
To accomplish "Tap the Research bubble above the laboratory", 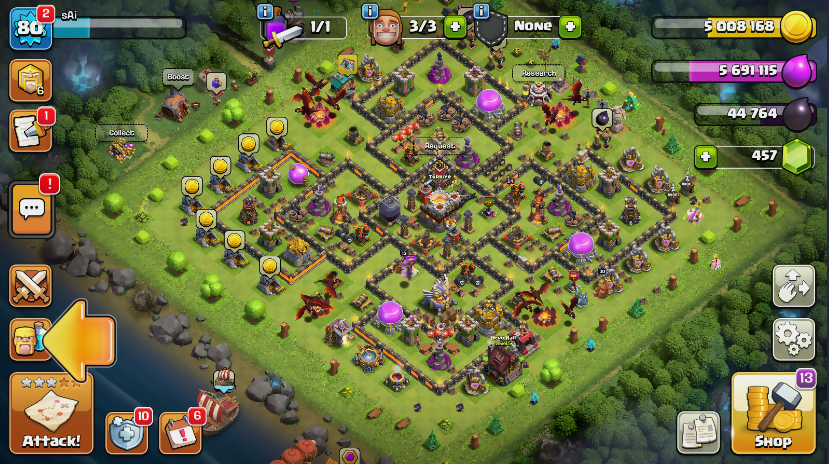I will 538,73.
